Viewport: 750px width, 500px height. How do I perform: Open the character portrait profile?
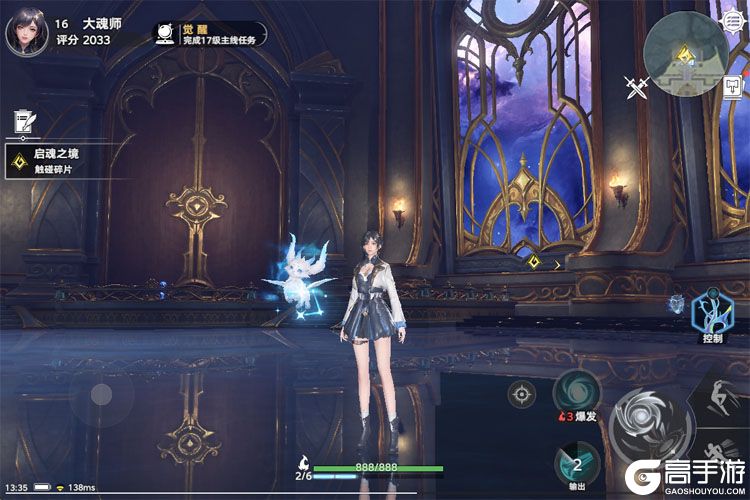(x=25, y=33)
